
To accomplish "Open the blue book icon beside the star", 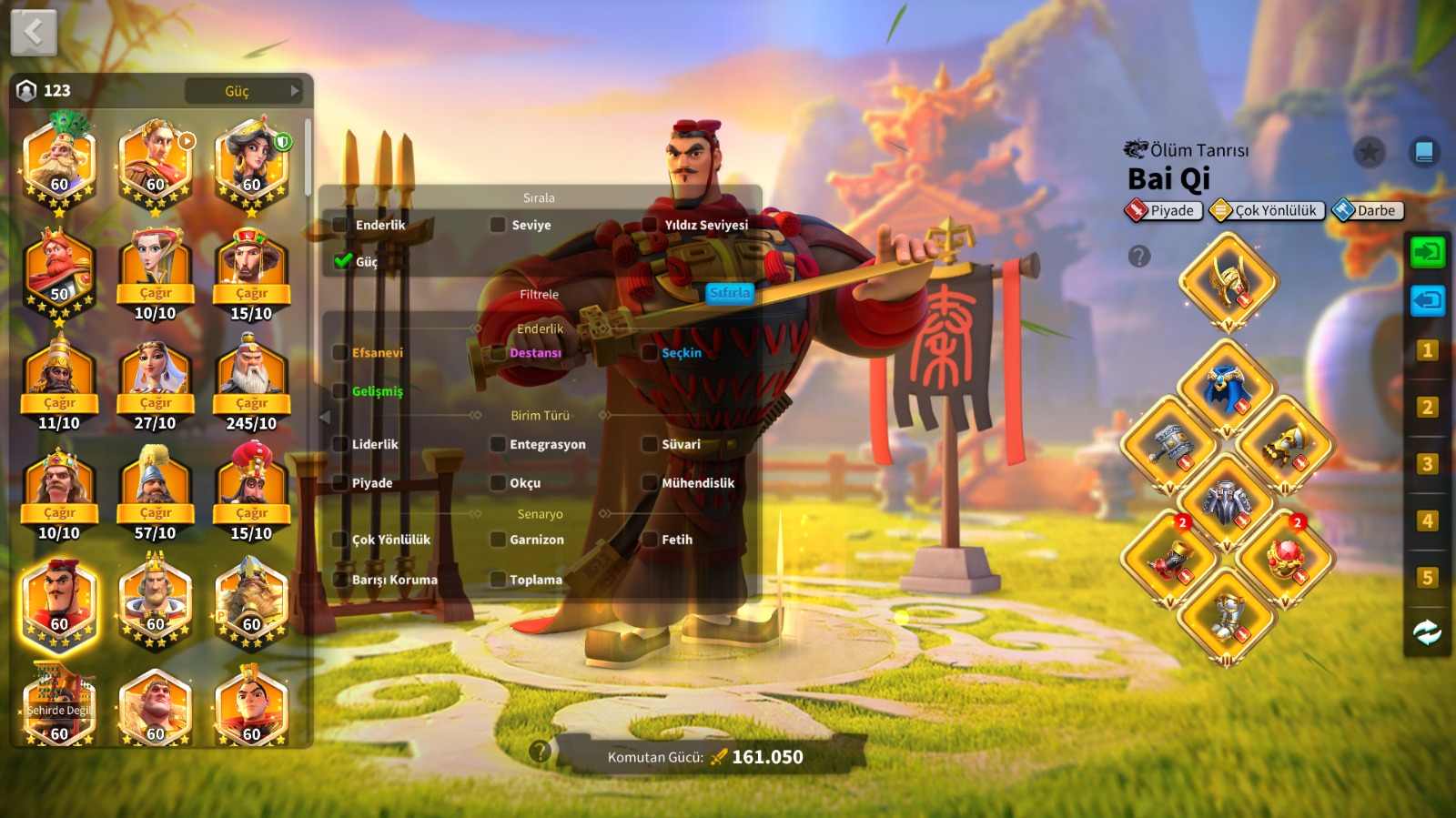I will 1424,152.
